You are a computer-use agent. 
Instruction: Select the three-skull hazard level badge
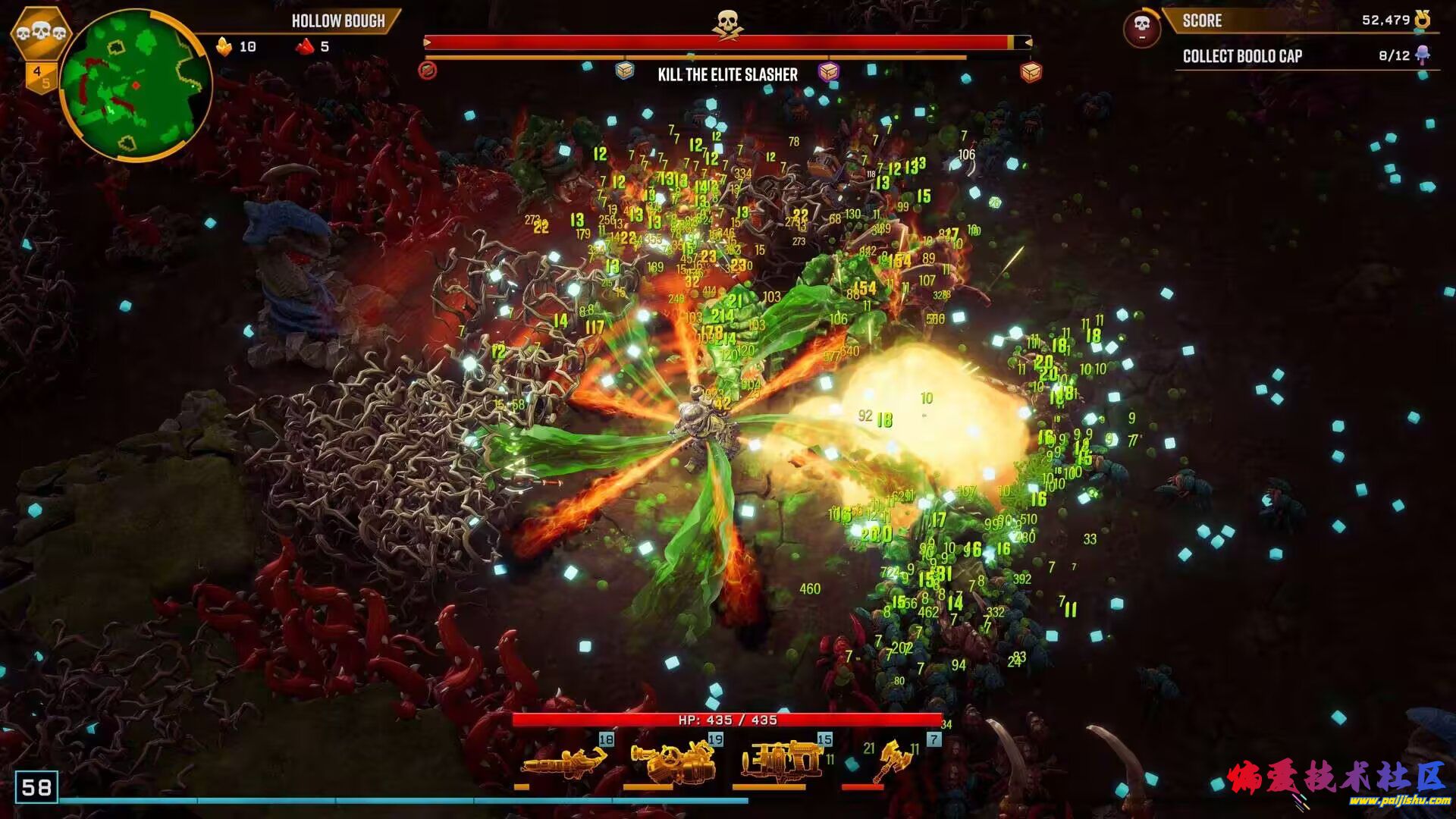point(41,33)
